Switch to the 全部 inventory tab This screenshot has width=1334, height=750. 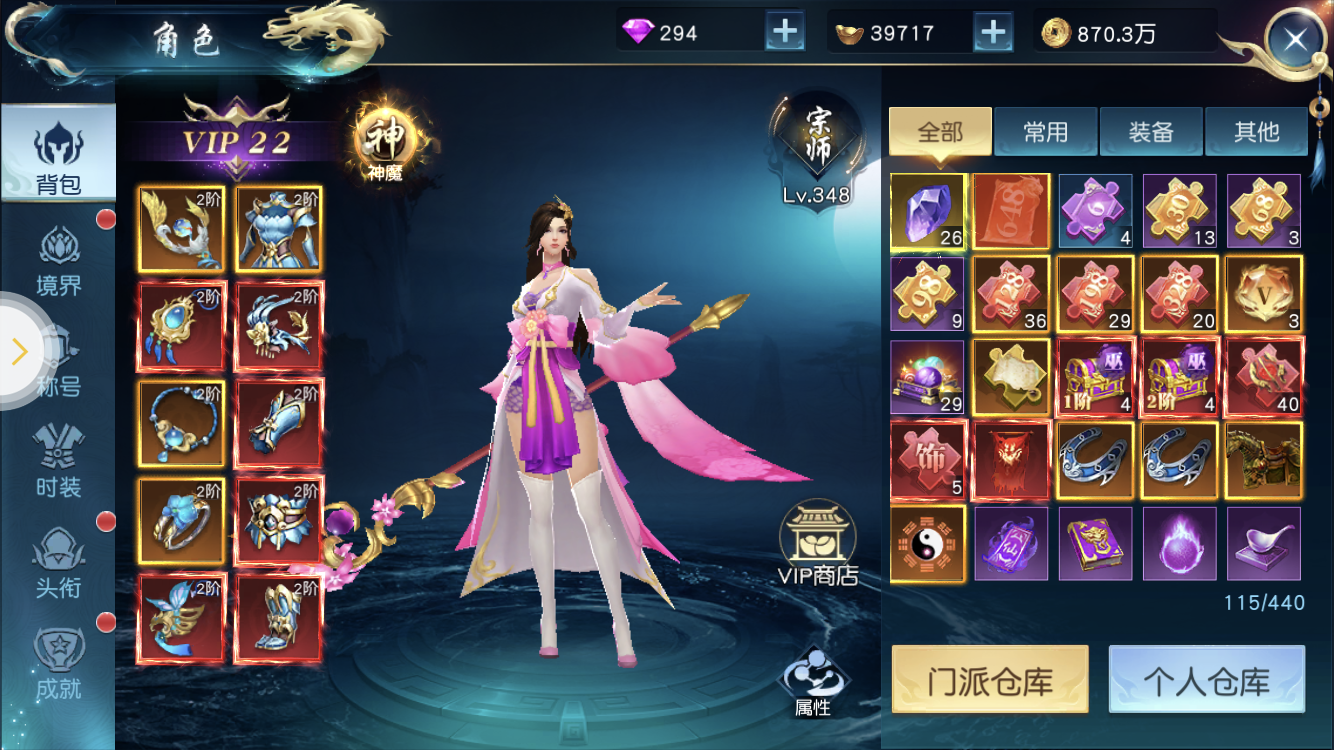(939, 131)
